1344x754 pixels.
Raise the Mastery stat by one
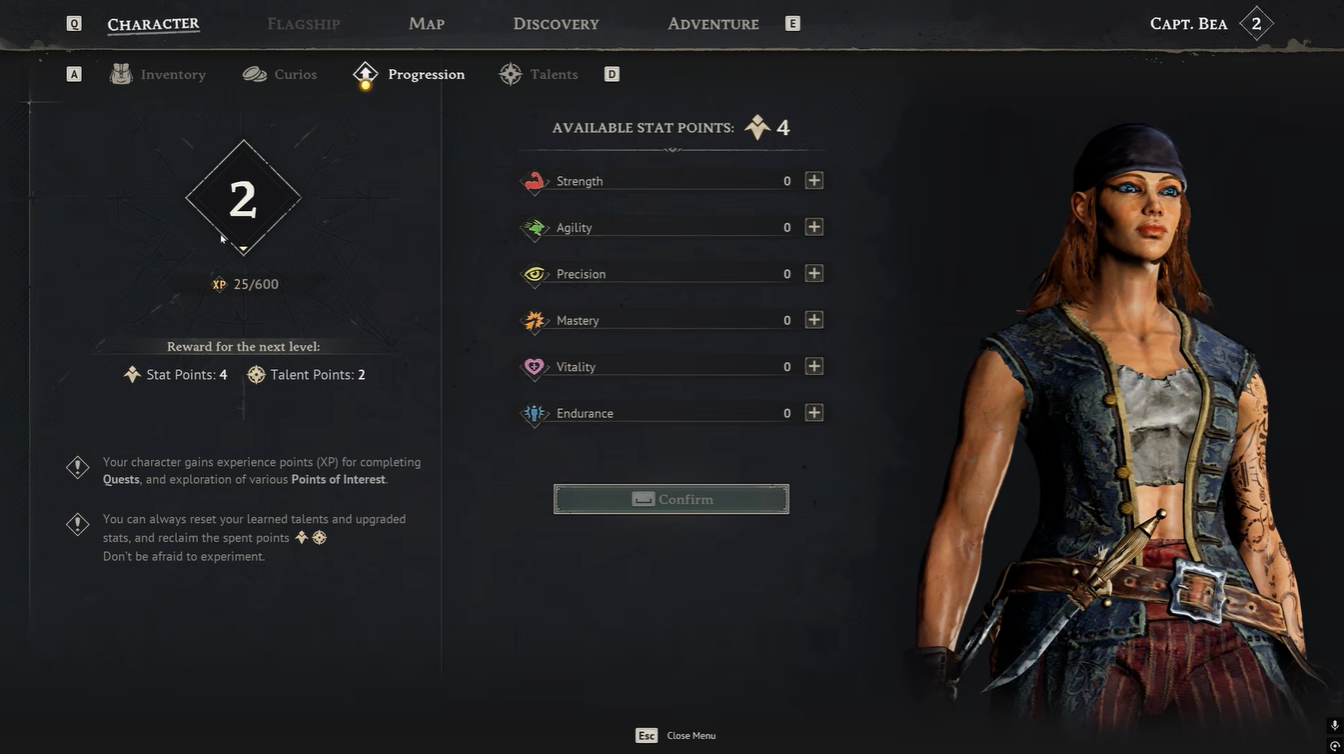814,320
